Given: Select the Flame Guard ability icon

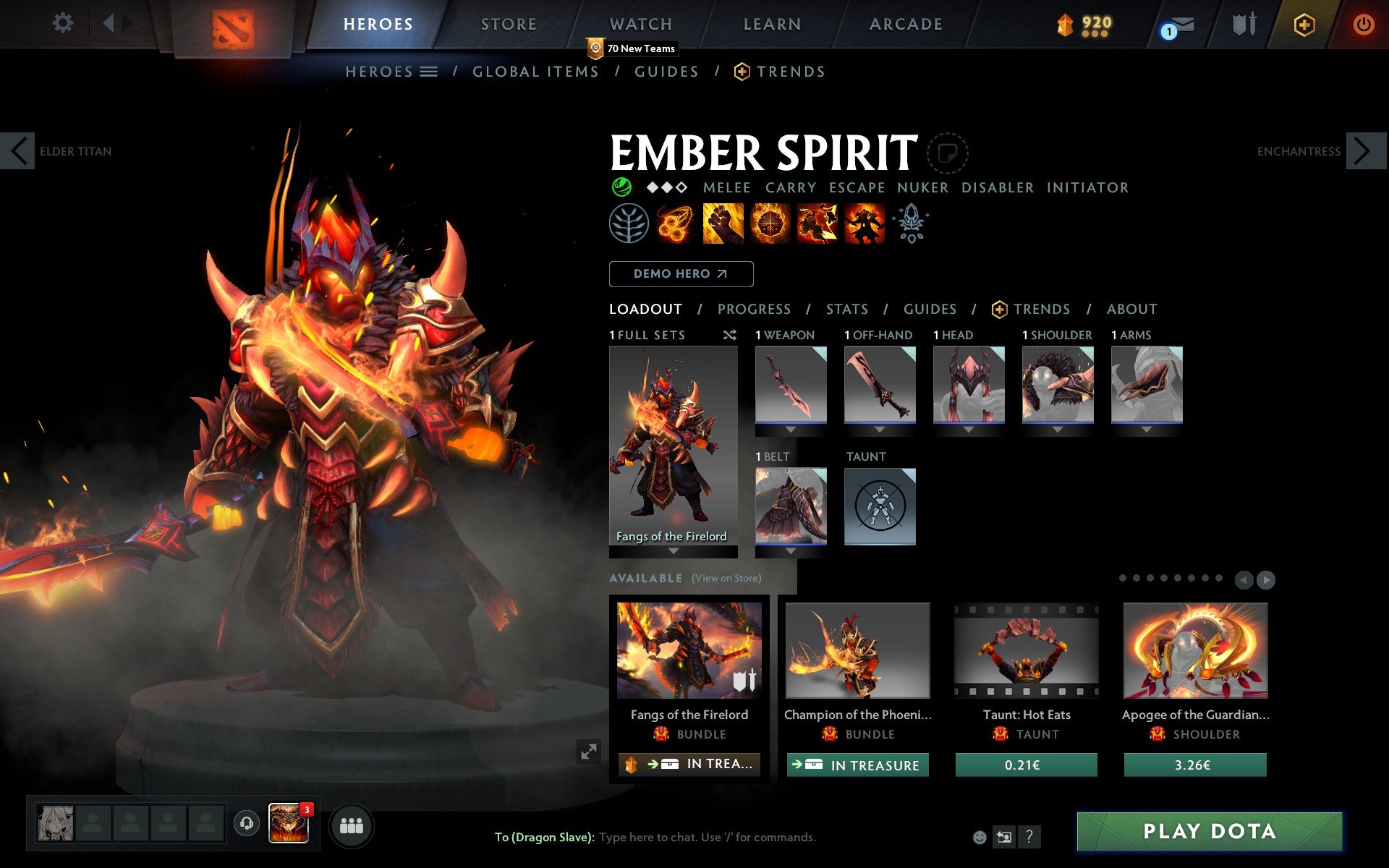Looking at the screenshot, I should [770, 223].
